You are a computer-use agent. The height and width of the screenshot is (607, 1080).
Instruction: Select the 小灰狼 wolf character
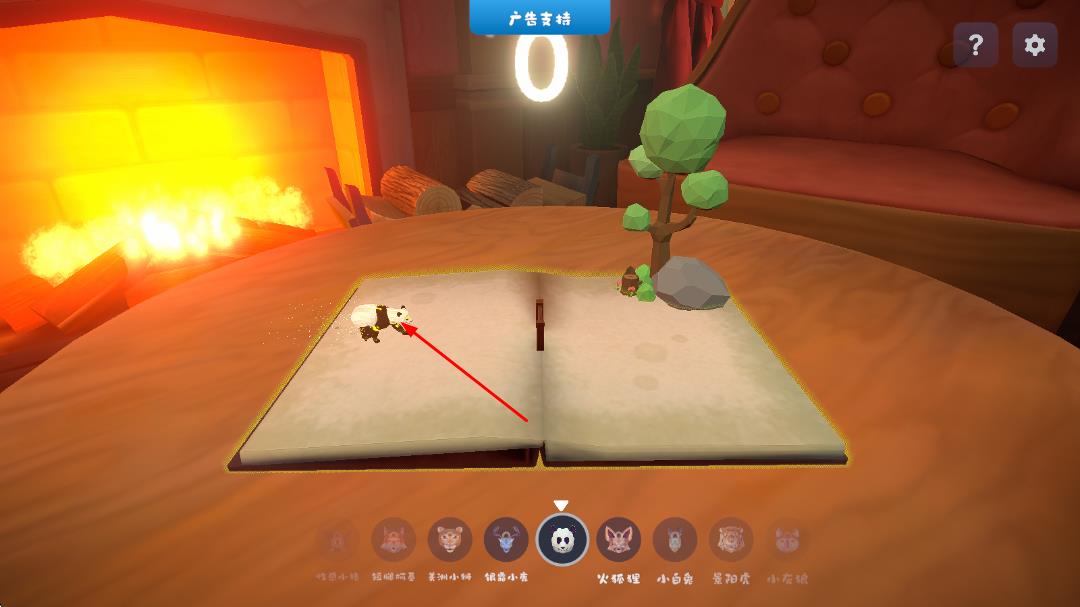[786, 540]
